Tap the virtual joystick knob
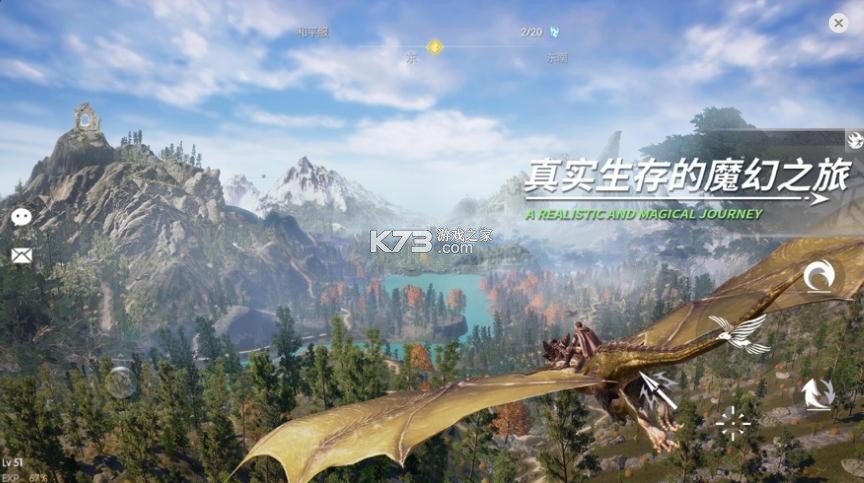This screenshot has width=864, height=483. pos(121,381)
